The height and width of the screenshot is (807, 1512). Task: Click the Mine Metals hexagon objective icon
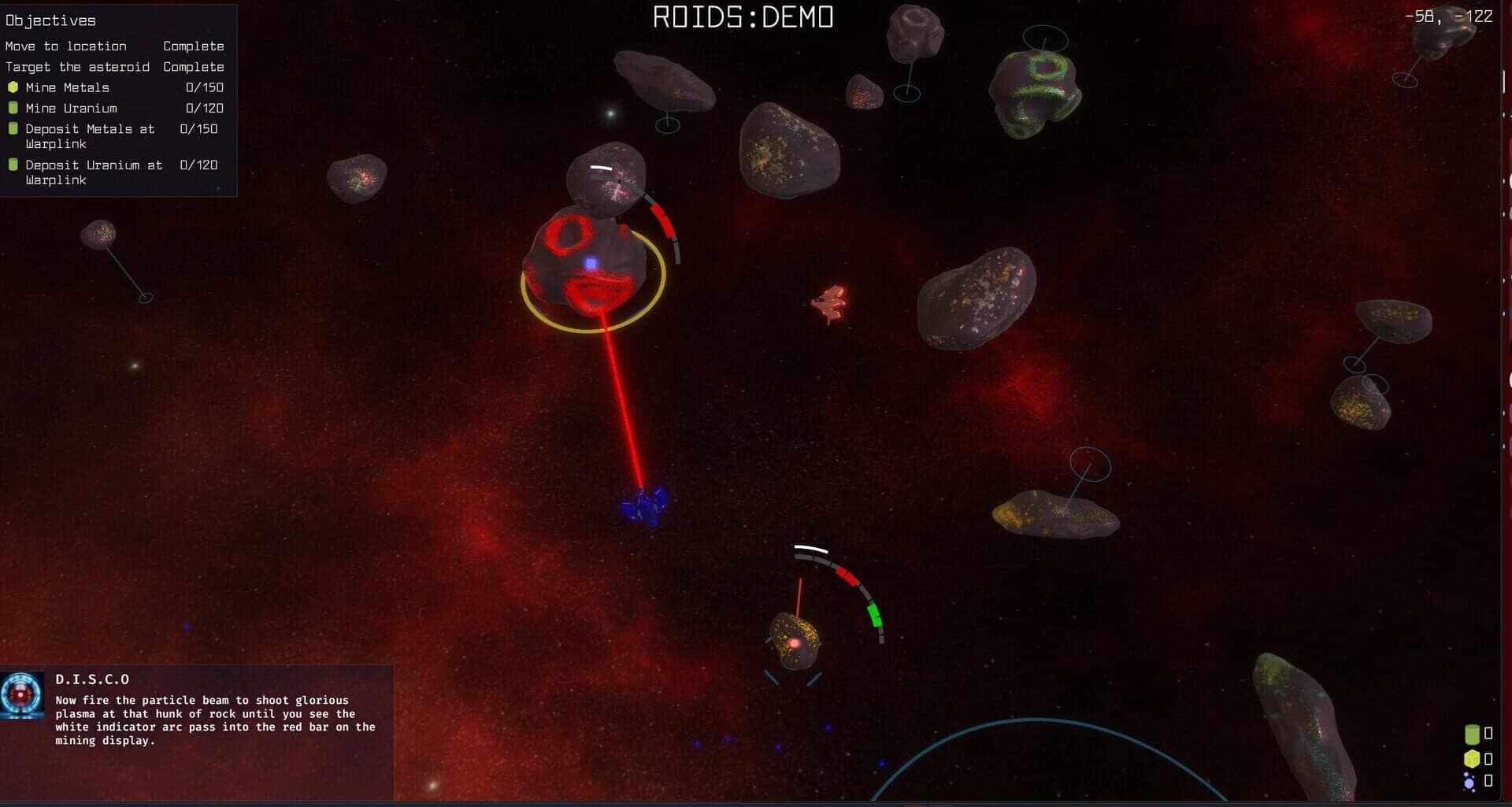(13, 87)
